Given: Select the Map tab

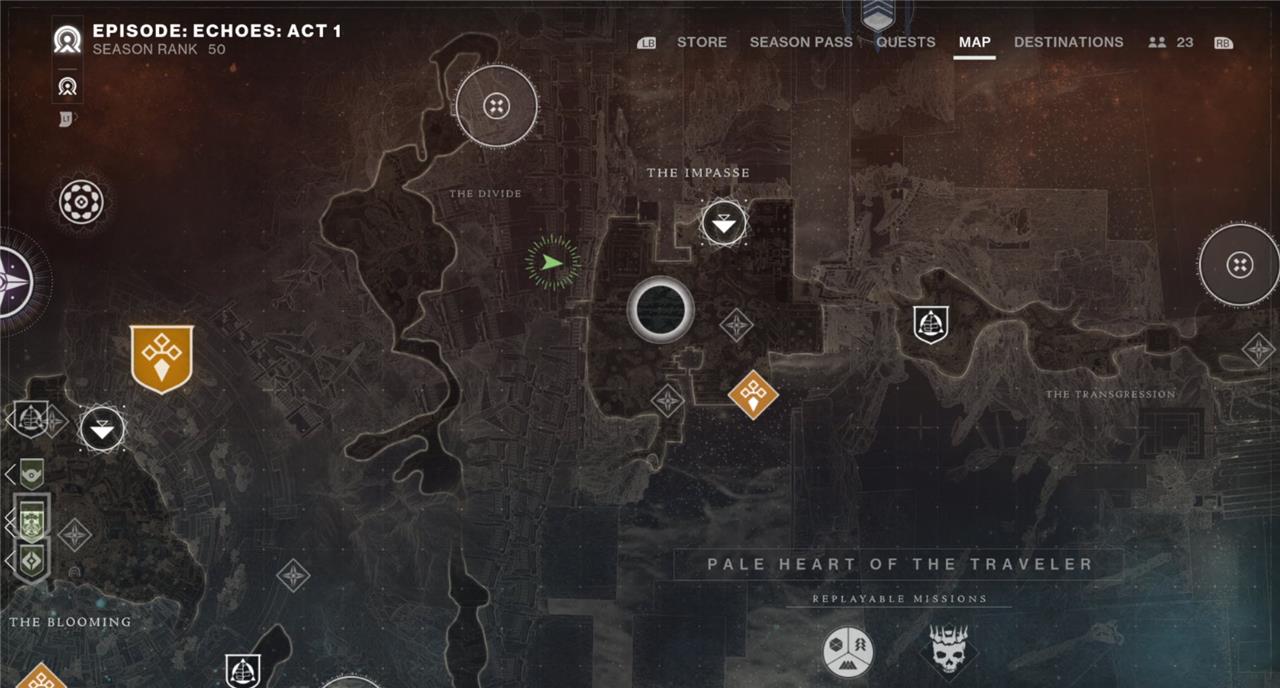Looking at the screenshot, I should click(x=974, y=42).
